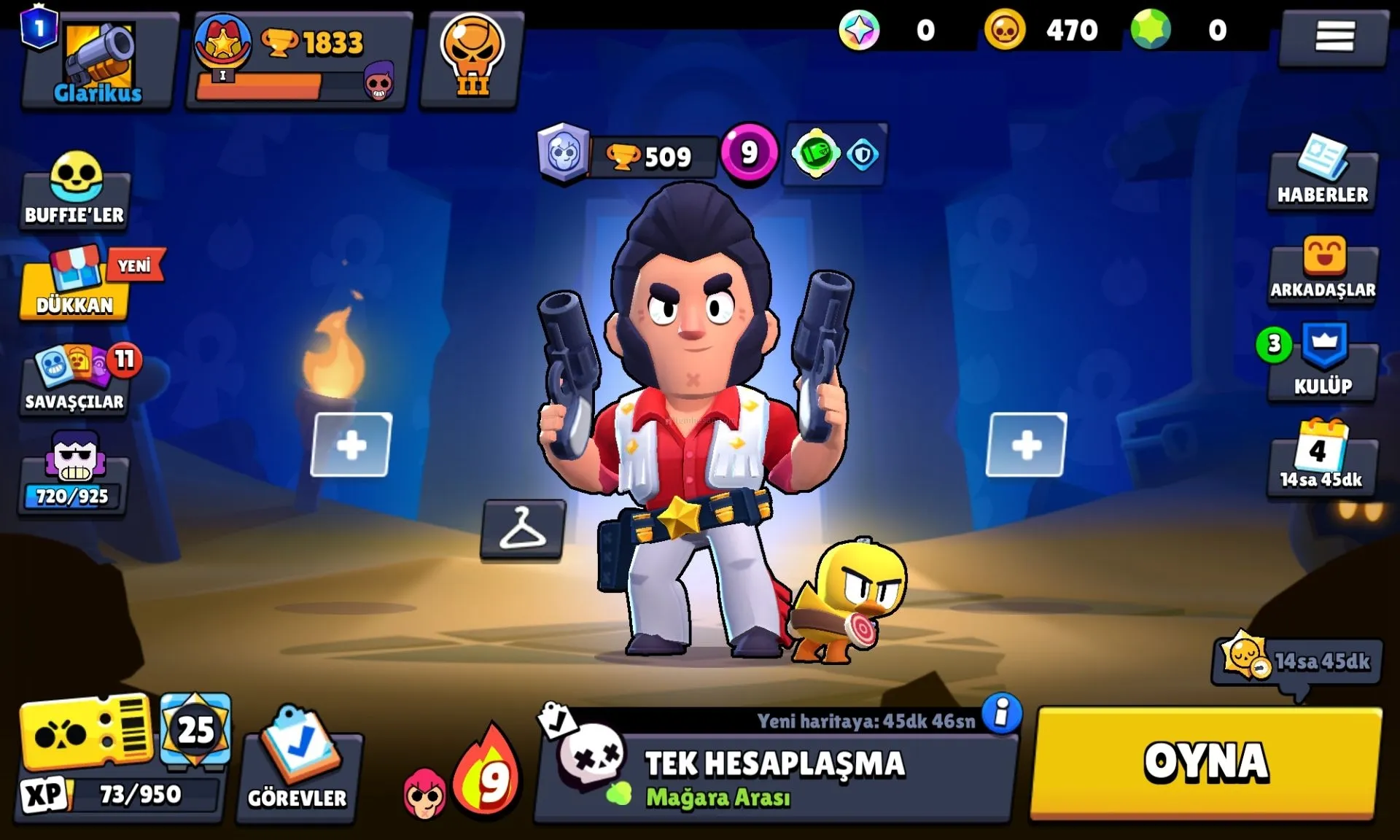Open the DÜKKAN shop
Screen dimensions: 1400x840
75,286
